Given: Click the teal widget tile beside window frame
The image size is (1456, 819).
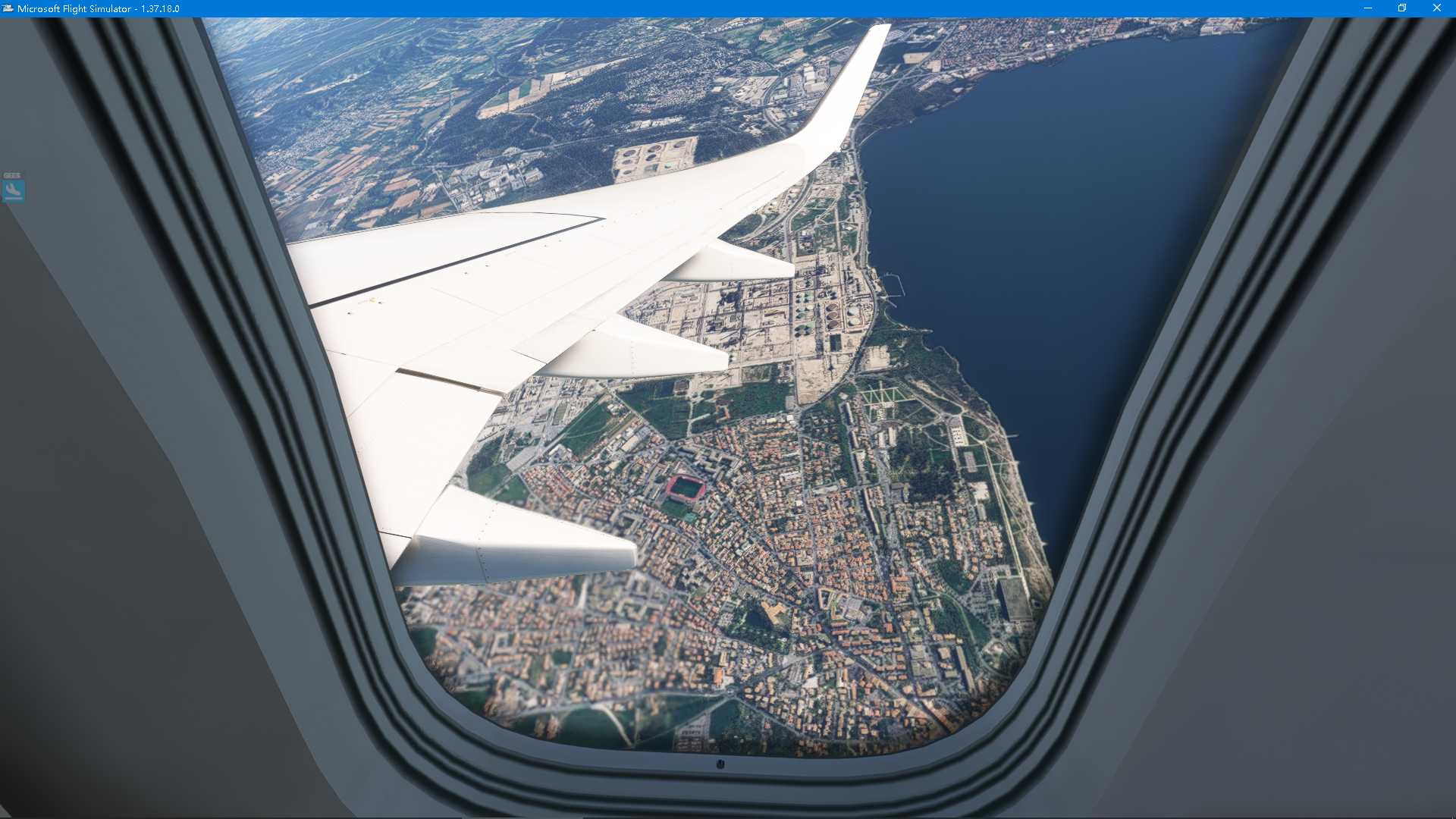Looking at the screenshot, I should click(x=12, y=190).
